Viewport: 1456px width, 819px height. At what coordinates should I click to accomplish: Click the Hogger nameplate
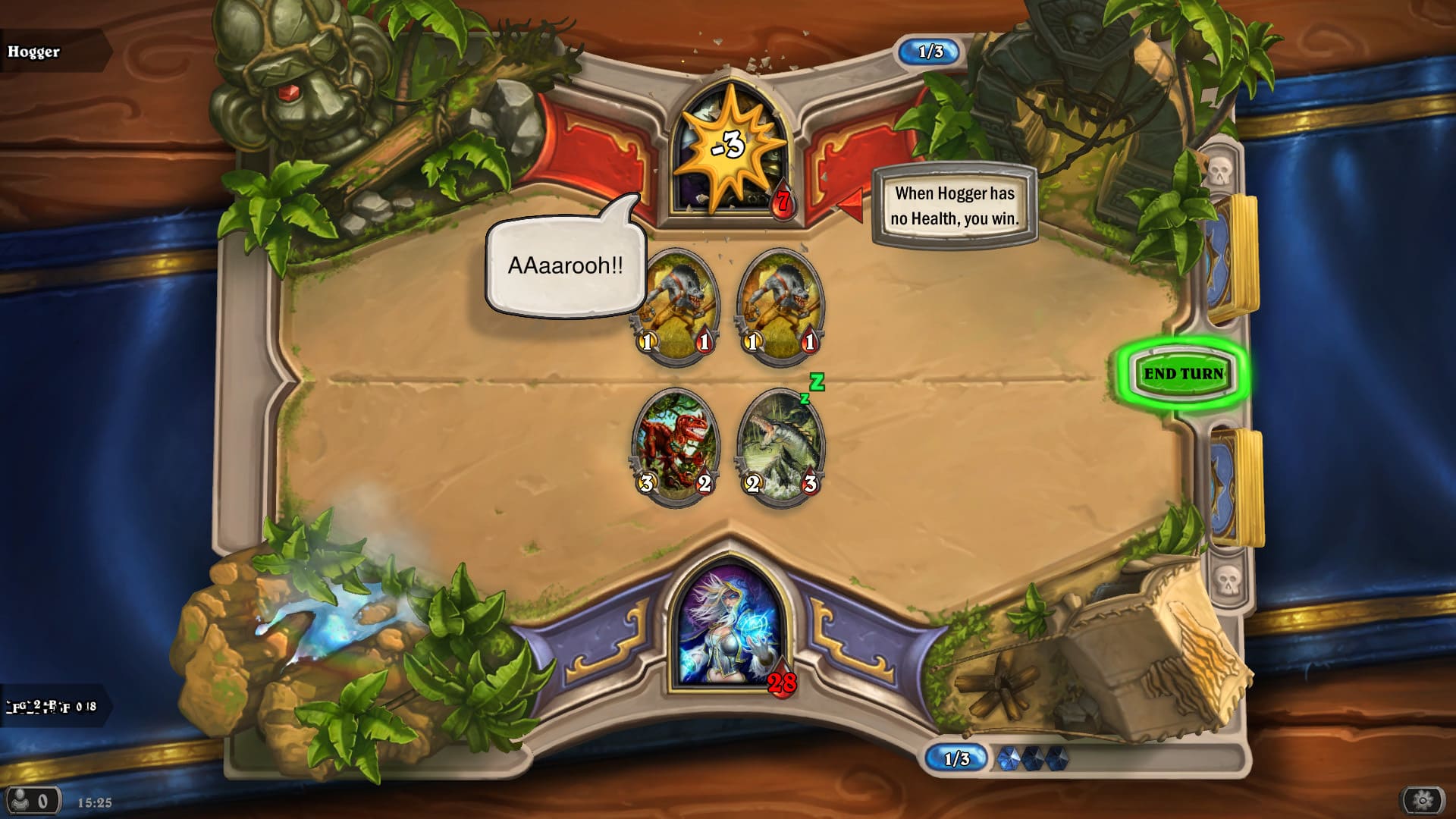(35, 52)
